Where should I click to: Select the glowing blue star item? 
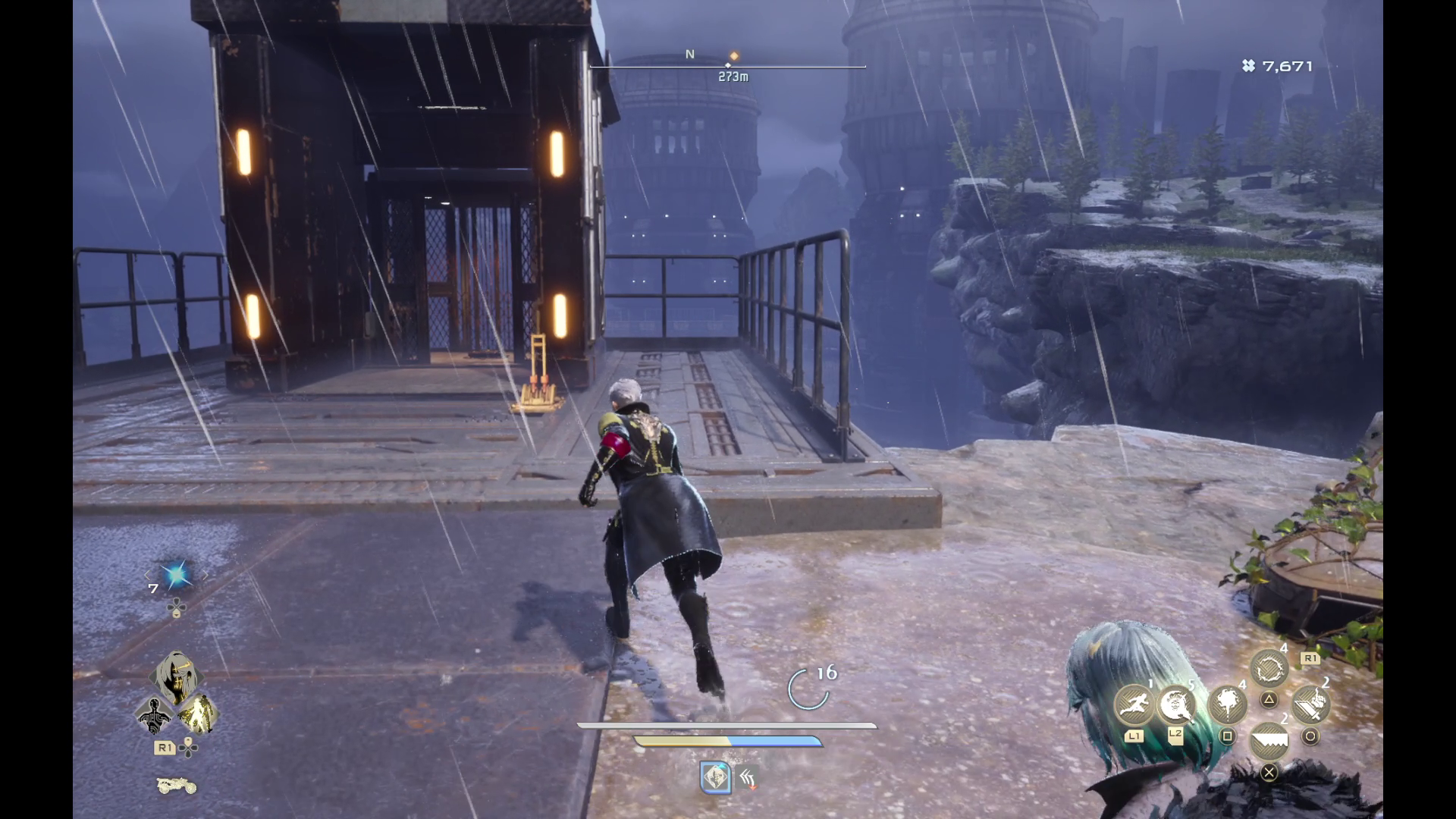coord(176,576)
